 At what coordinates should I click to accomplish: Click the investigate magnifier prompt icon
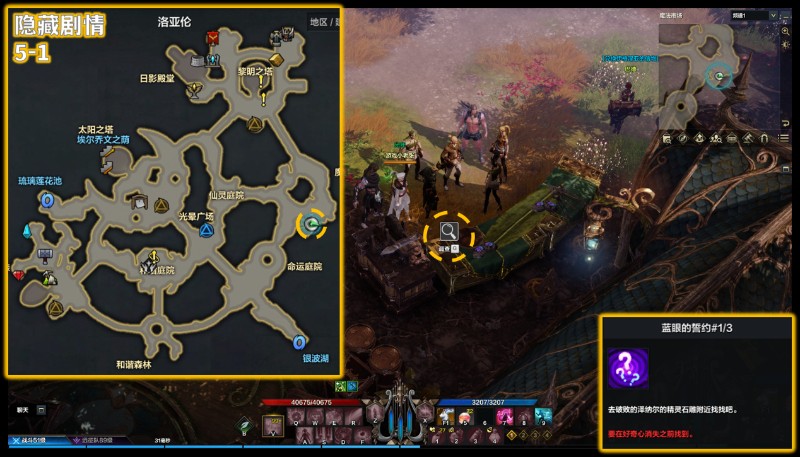tap(449, 233)
